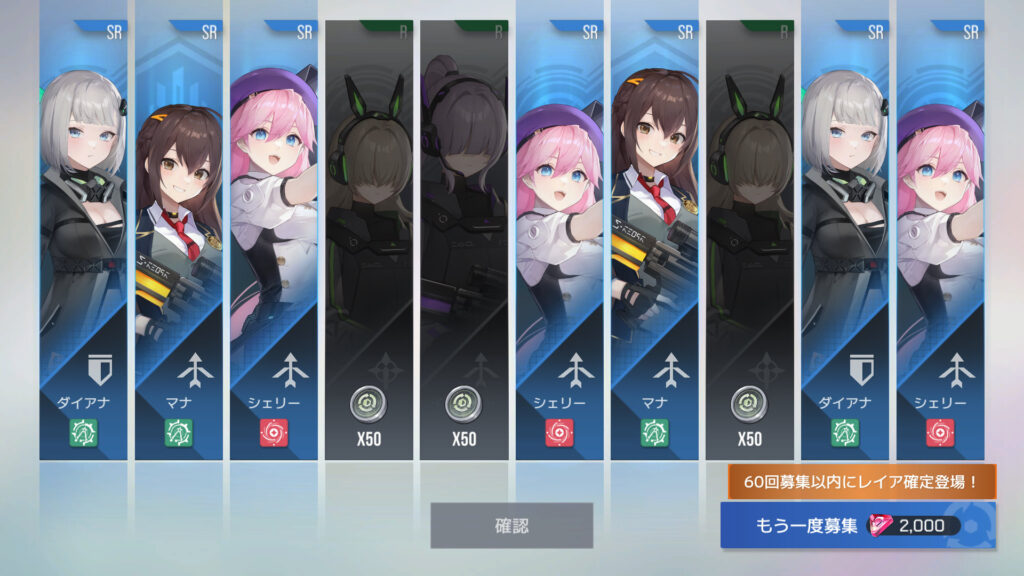Open the orange 60回募集 guarantee notice
This screenshot has height=576, width=1024.
(861, 482)
